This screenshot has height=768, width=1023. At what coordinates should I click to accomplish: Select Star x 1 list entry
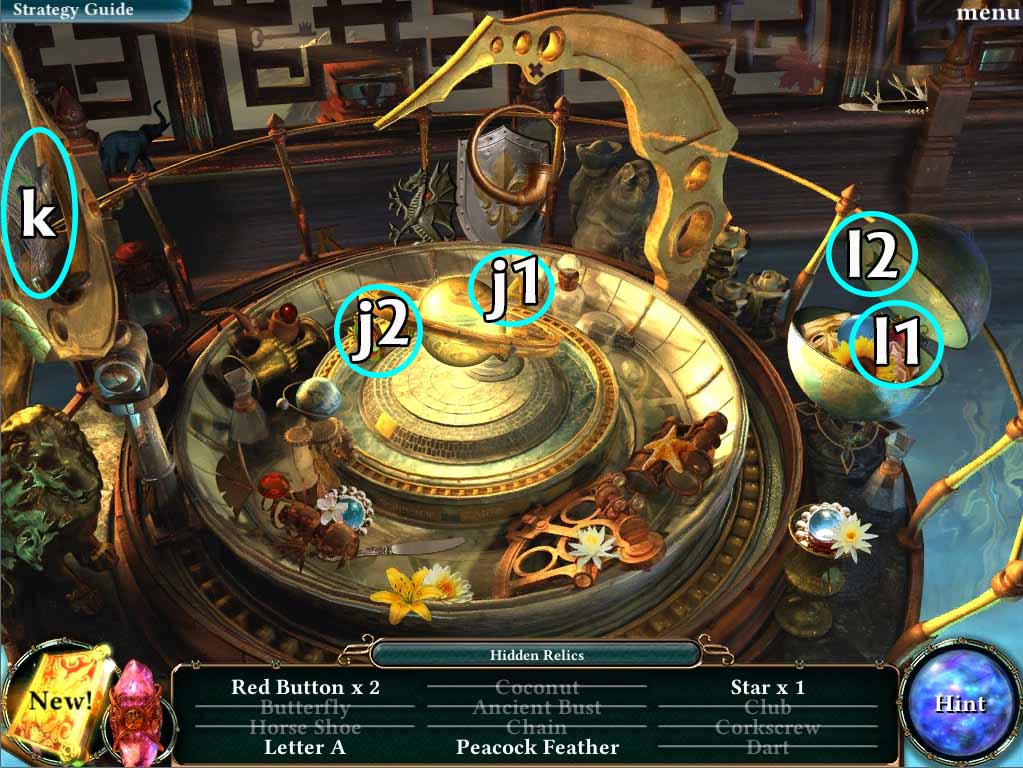(x=767, y=687)
